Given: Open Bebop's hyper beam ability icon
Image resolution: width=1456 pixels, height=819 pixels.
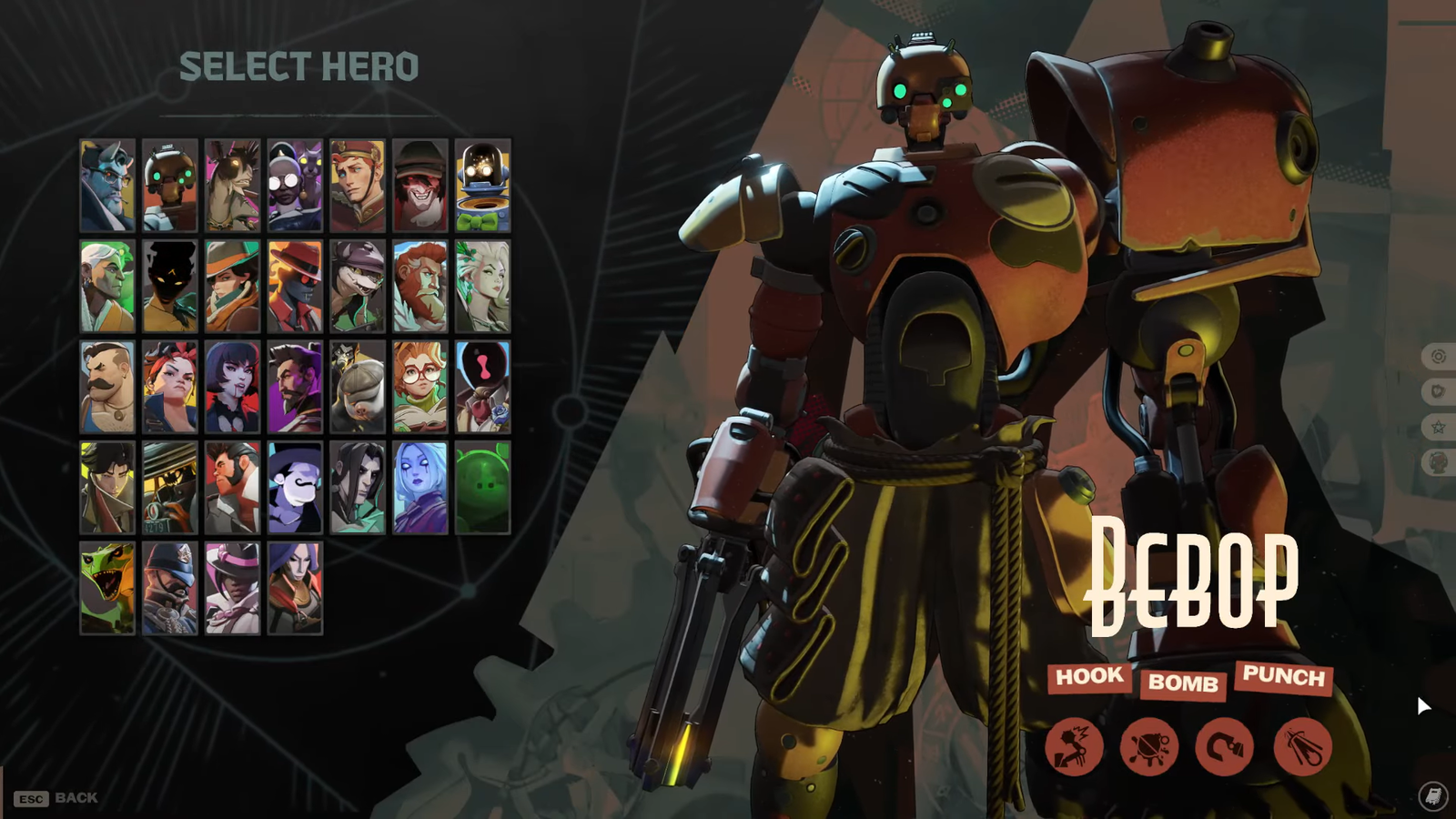Looking at the screenshot, I should click(x=1302, y=747).
